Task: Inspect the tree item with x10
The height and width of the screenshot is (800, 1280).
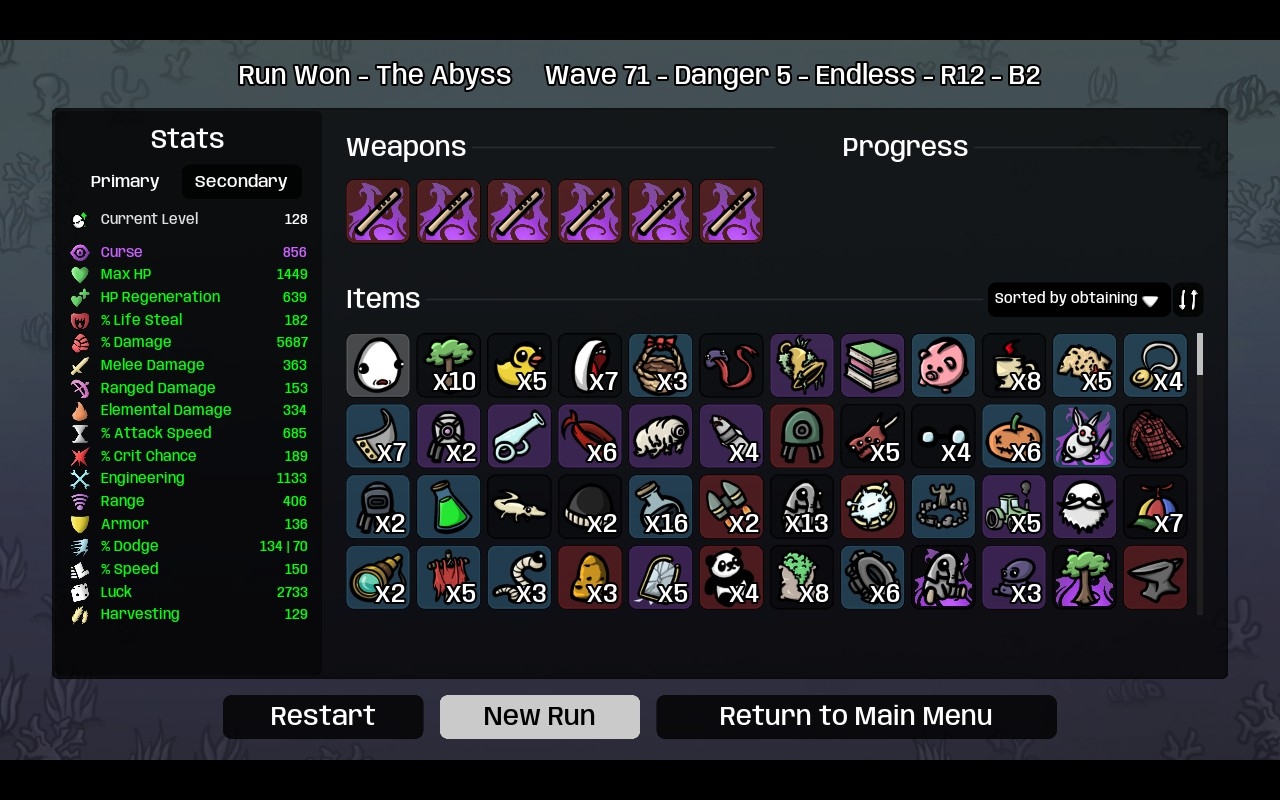Action: 449,365
